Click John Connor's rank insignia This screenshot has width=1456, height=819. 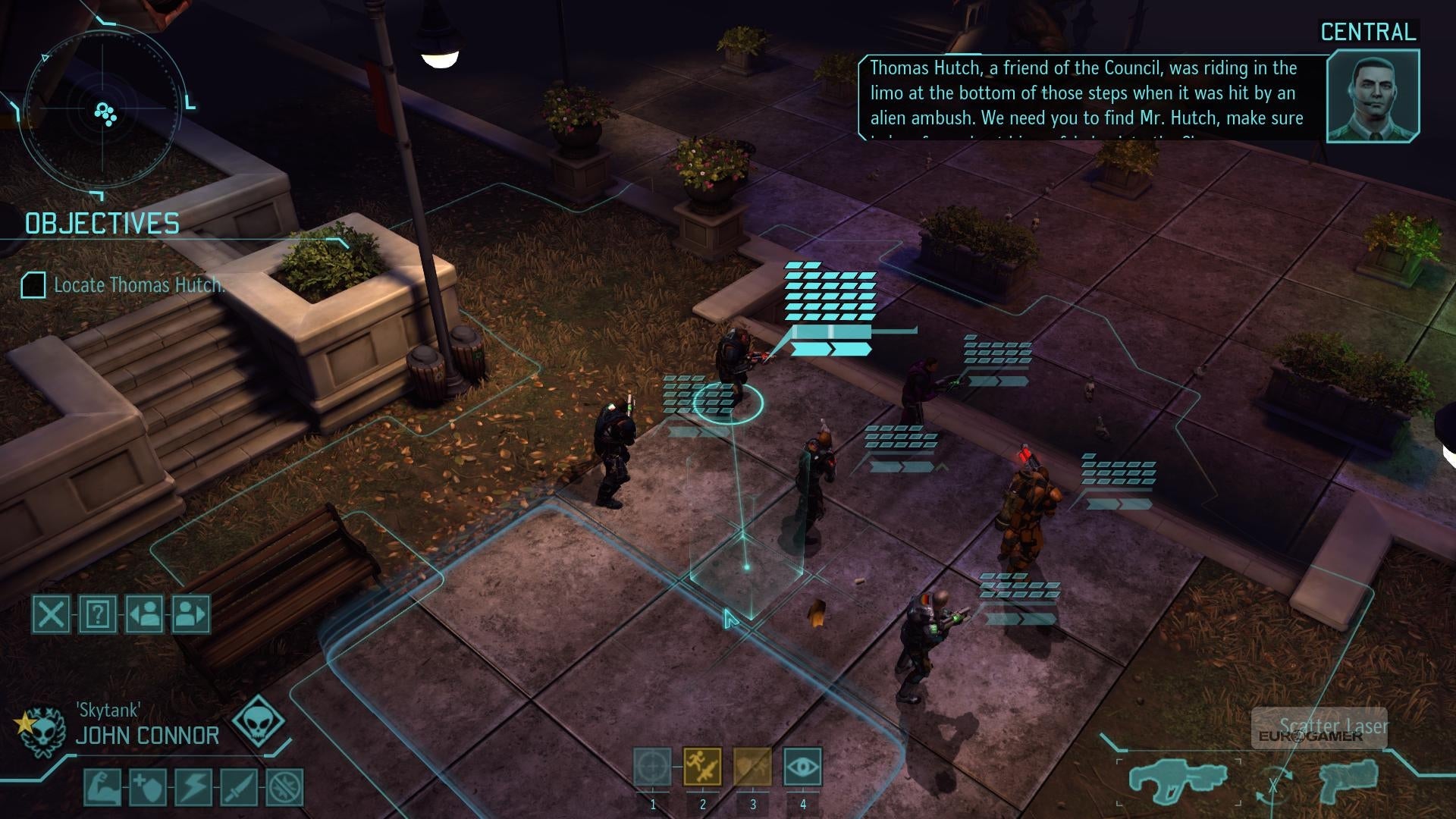[42, 731]
